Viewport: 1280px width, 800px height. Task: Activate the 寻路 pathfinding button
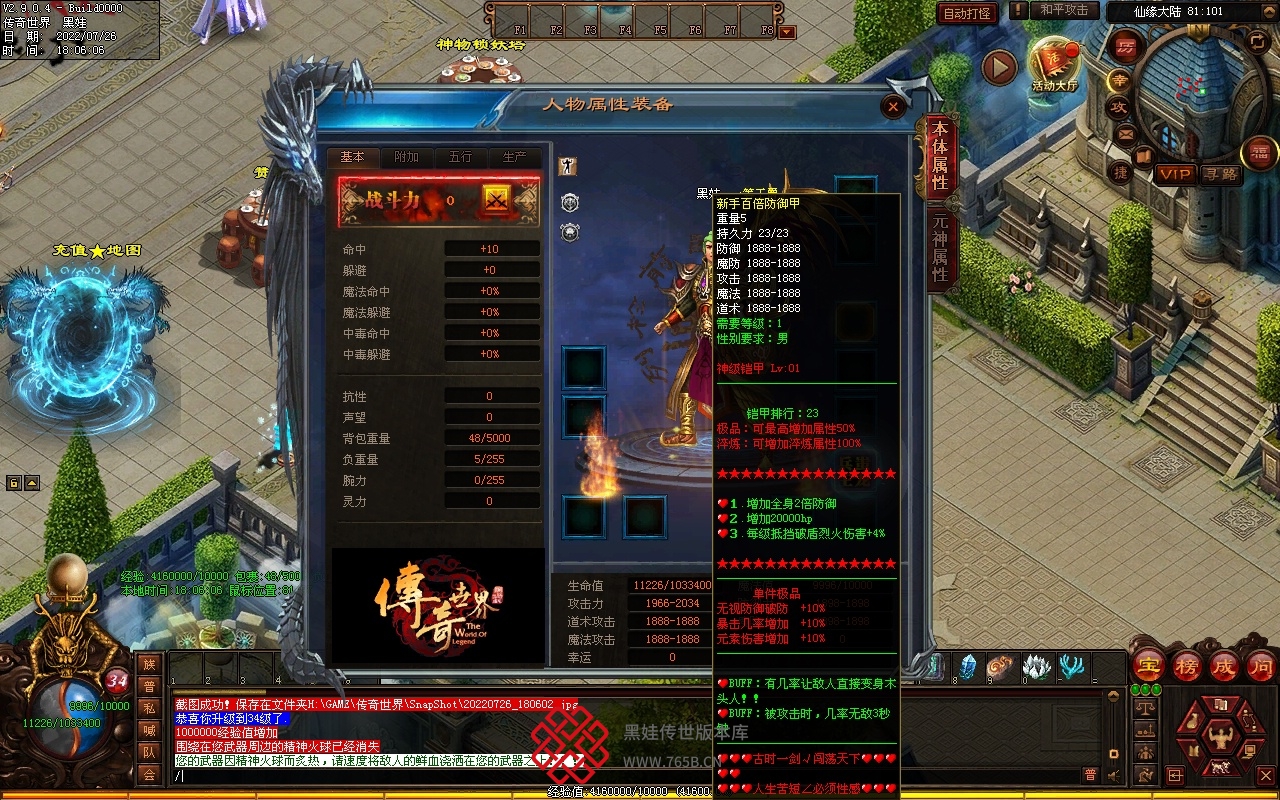[x=1220, y=174]
